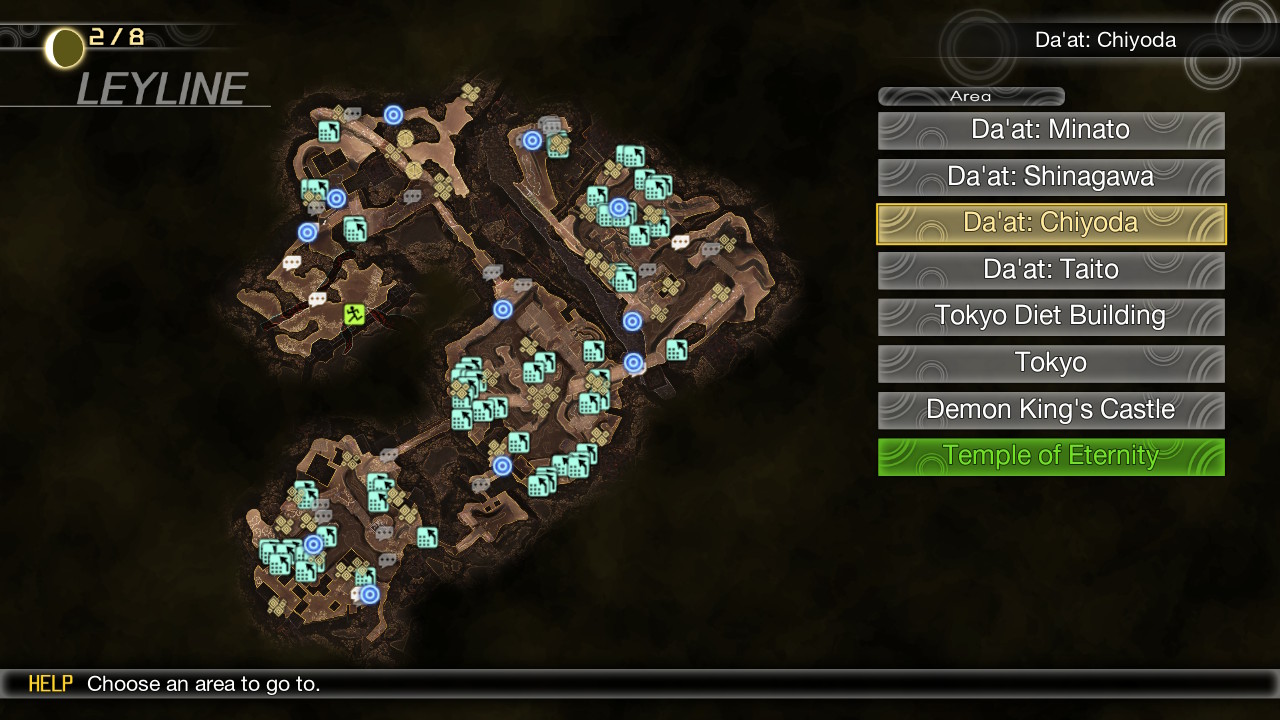Go to Demon King's Castle

1050,410
